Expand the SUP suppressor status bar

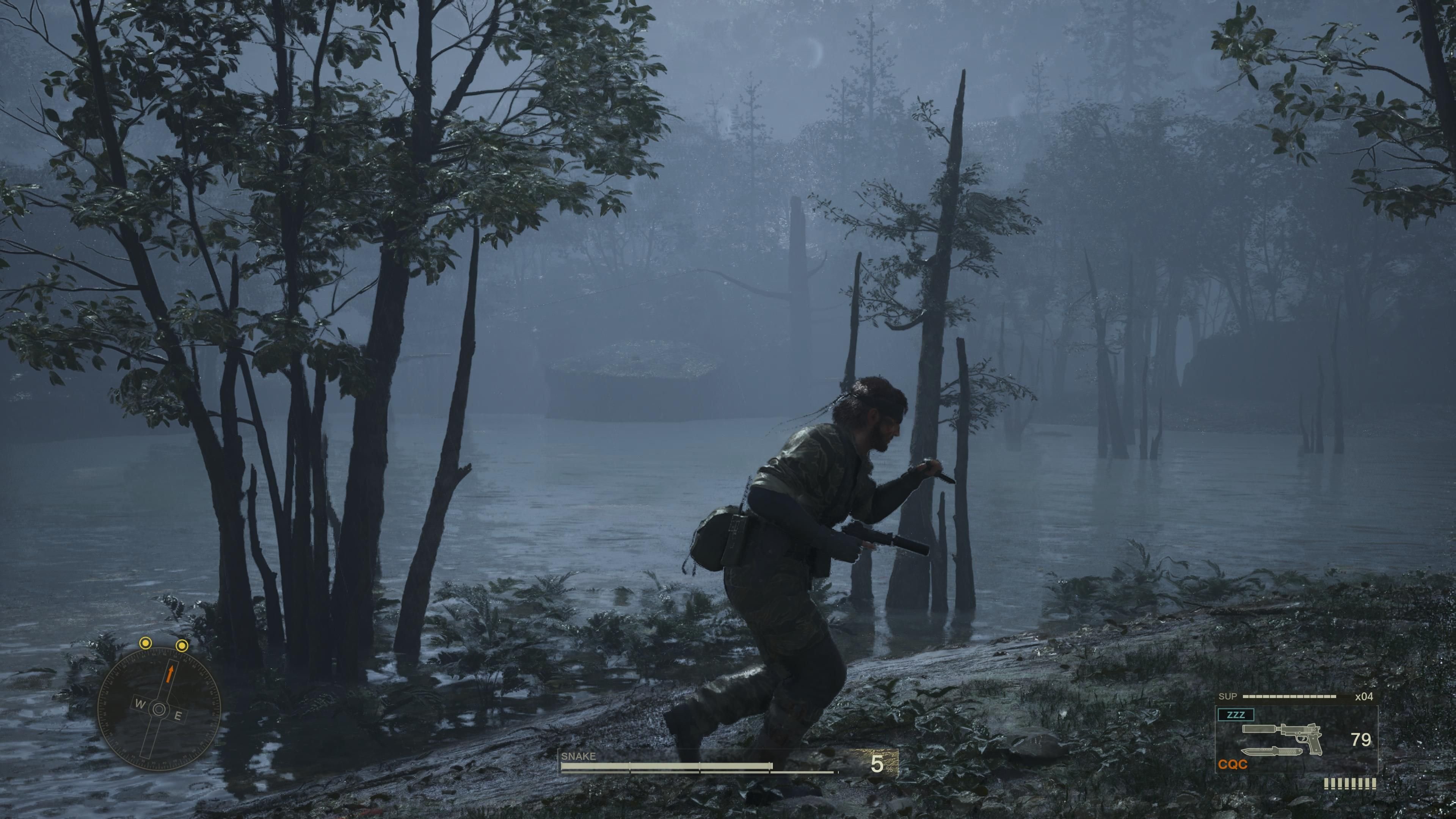[x=1289, y=697]
